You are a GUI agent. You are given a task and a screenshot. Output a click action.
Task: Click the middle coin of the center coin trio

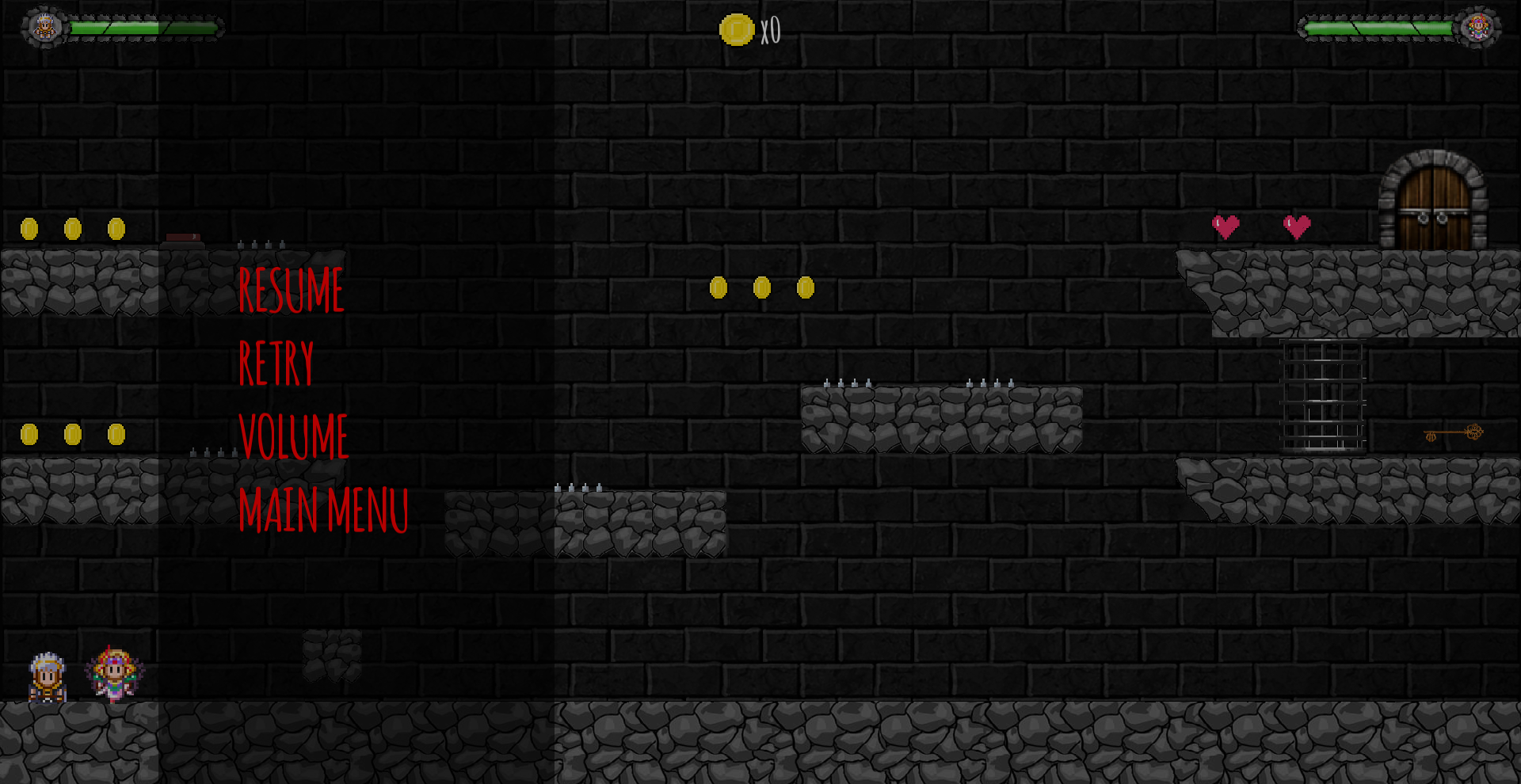point(762,288)
